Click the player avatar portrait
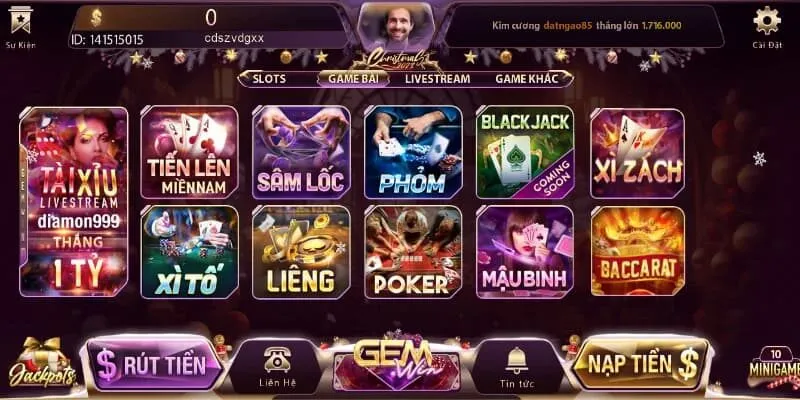Viewport: 800px width, 400px height. point(388,24)
